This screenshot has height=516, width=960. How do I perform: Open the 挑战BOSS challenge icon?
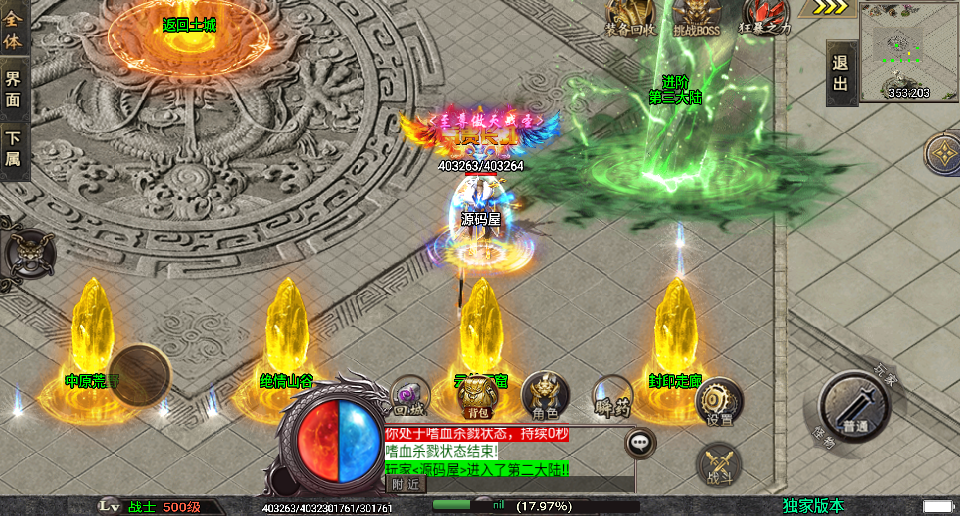coord(696,18)
